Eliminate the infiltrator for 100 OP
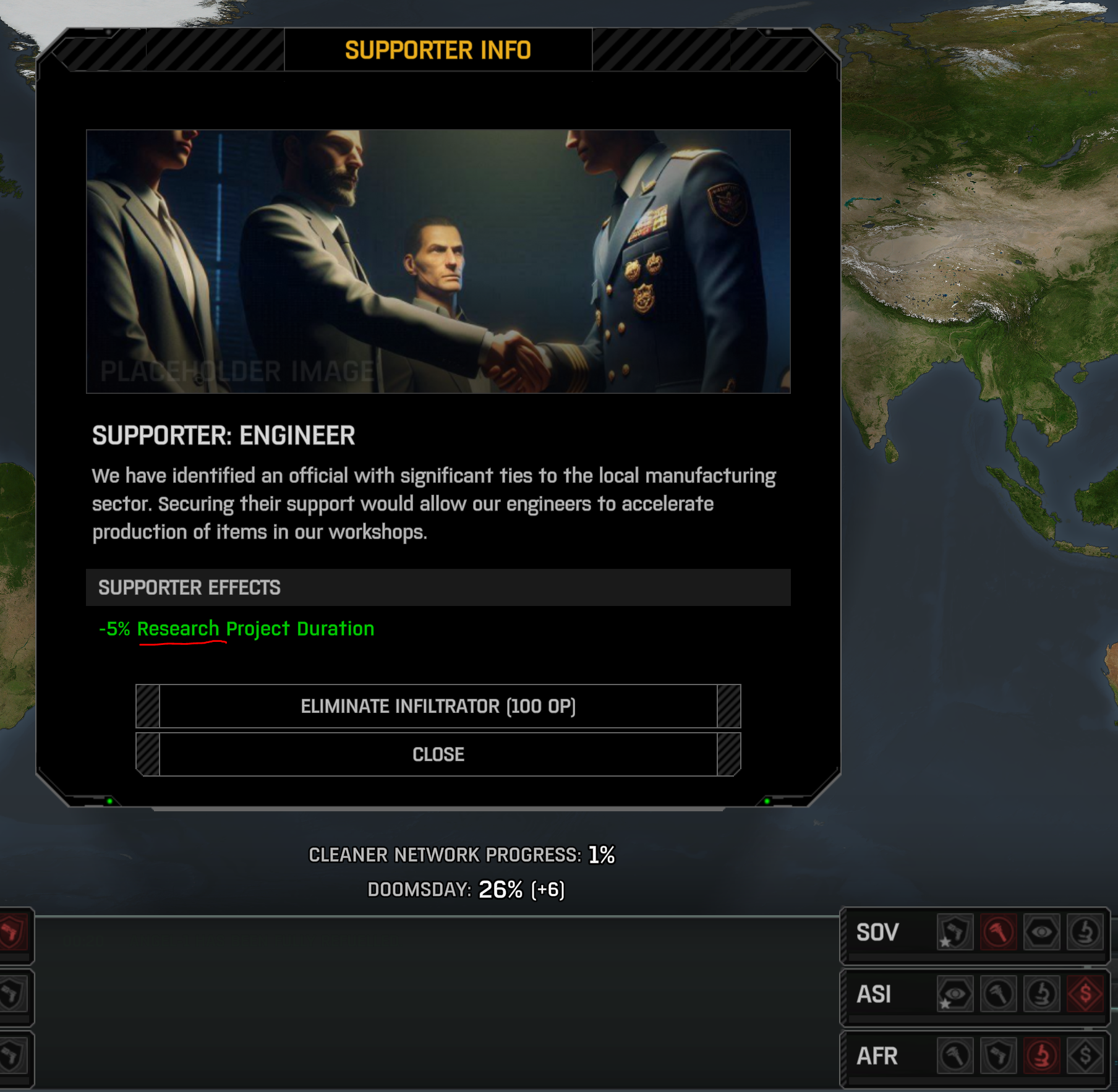Image resolution: width=1118 pixels, height=1092 pixels. pyautogui.click(x=438, y=706)
